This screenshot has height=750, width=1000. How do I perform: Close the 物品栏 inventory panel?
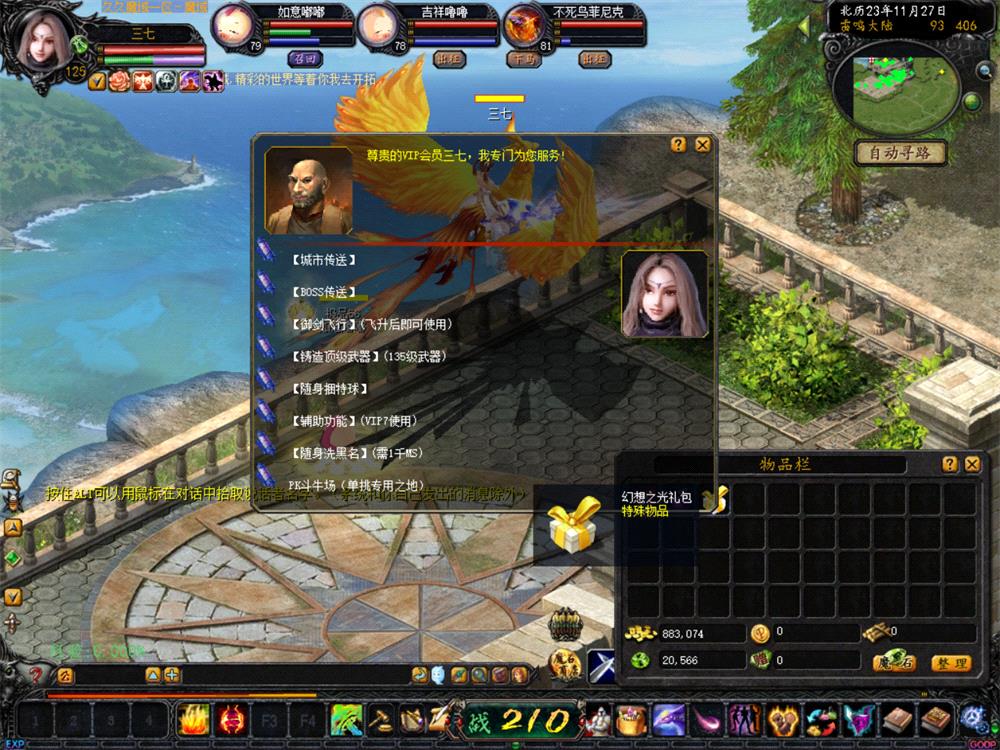click(972, 464)
